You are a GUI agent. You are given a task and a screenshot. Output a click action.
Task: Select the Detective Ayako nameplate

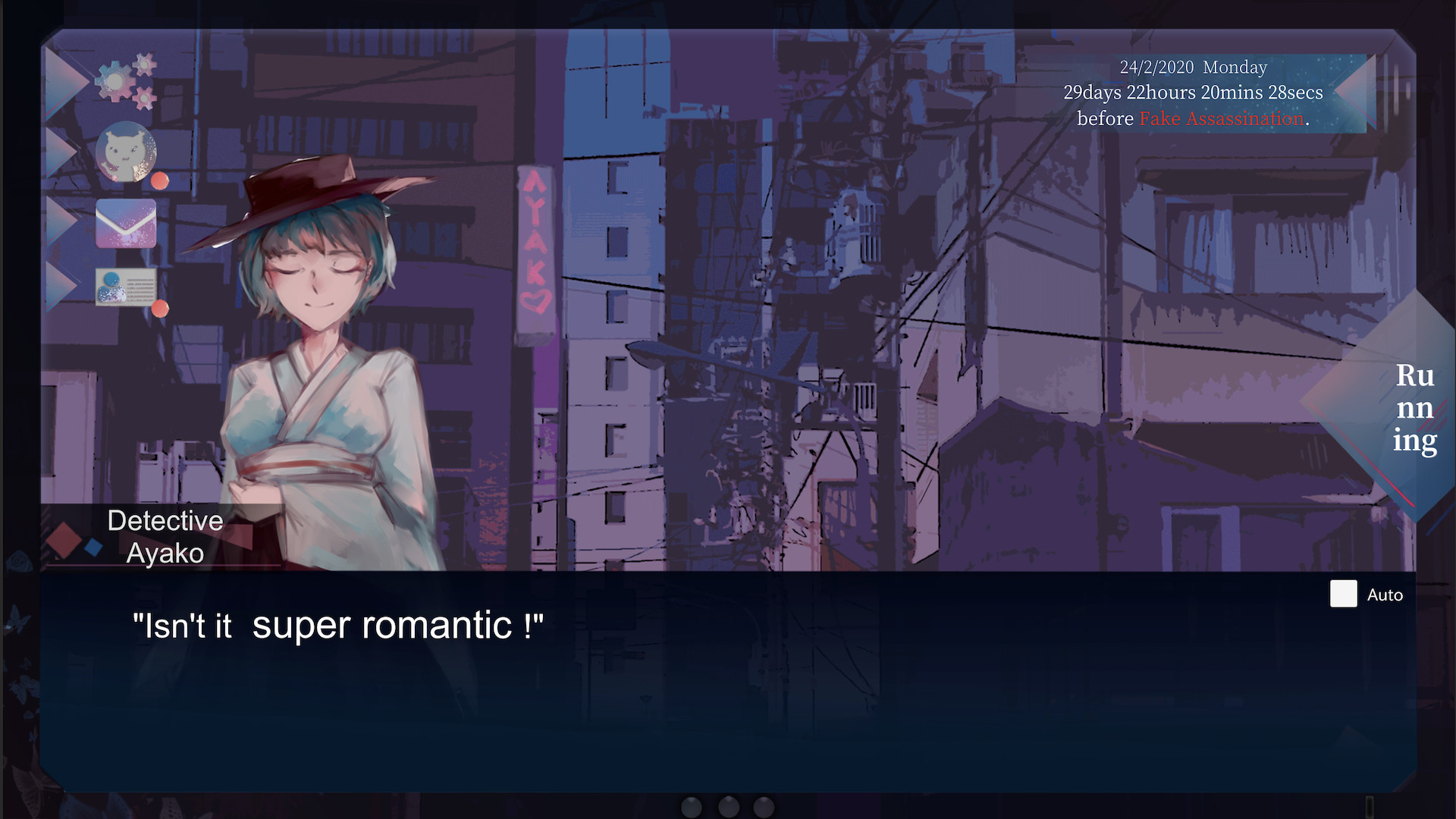point(165,536)
